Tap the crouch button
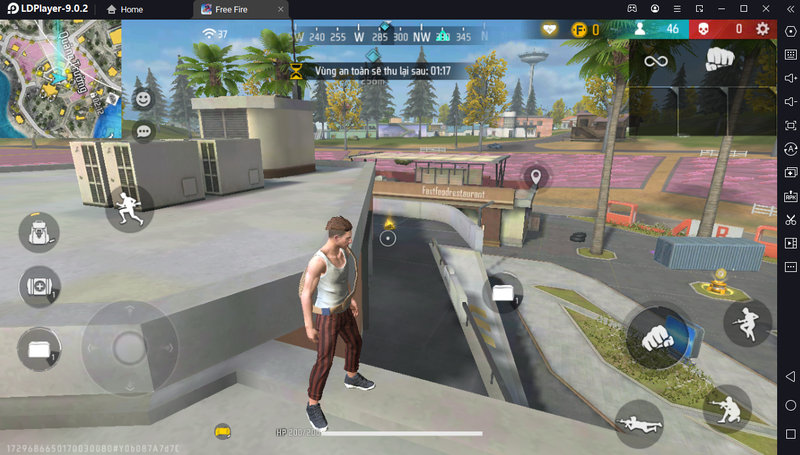800x455 pixels. click(x=726, y=408)
